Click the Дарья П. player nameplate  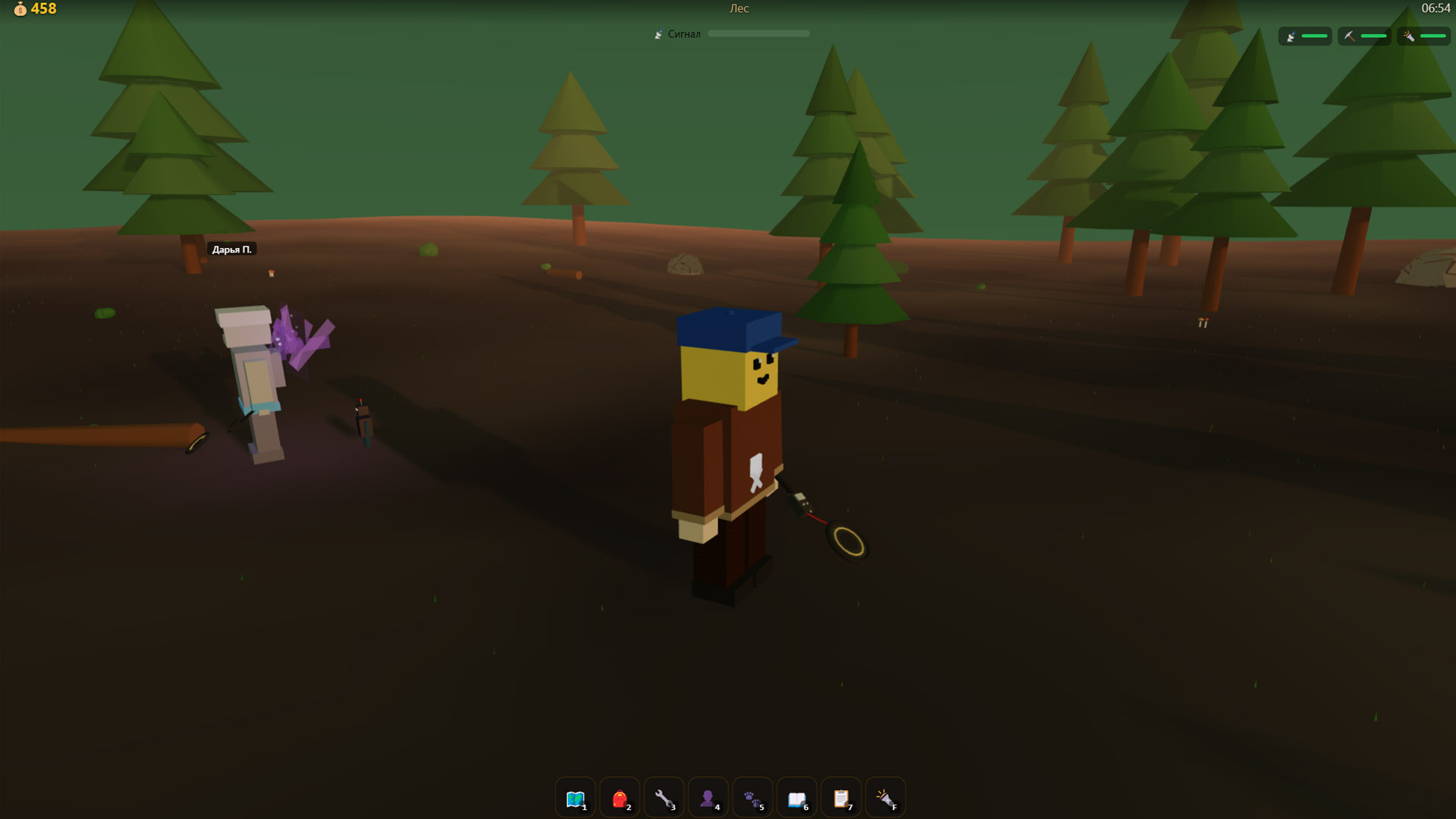pos(233,249)
